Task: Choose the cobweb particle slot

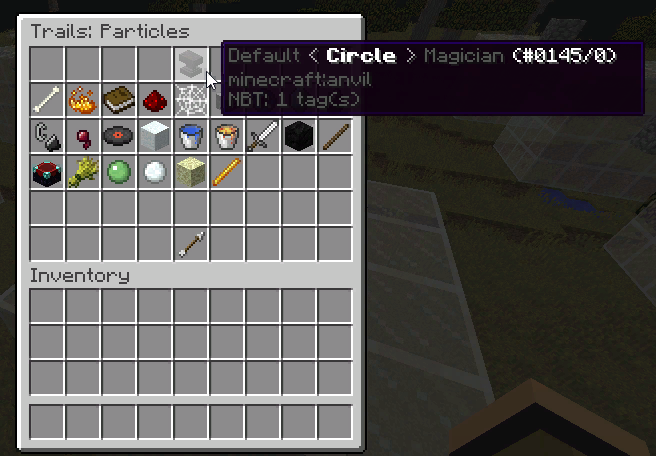Action: pyautogui.click(x=190, y=100)
